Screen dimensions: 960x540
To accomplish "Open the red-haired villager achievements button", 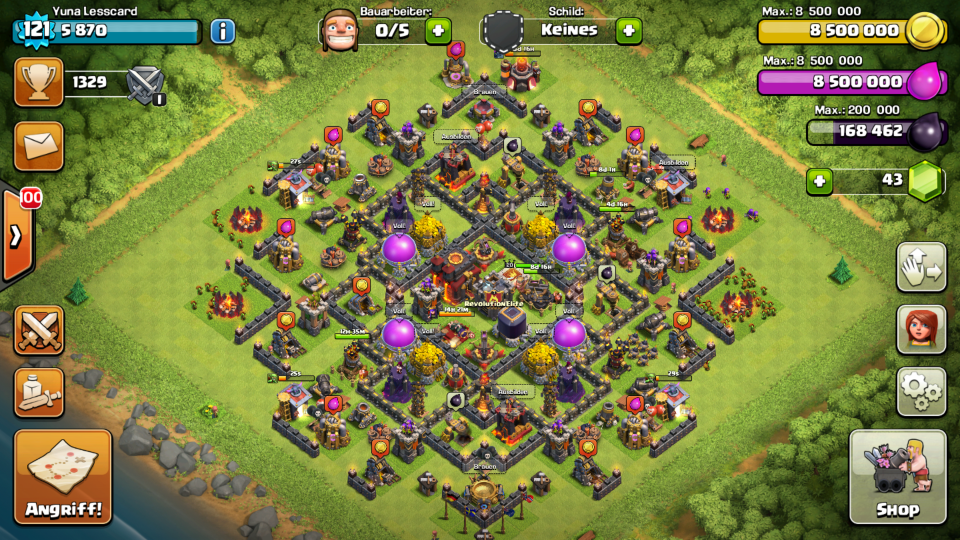I will 921,329.
